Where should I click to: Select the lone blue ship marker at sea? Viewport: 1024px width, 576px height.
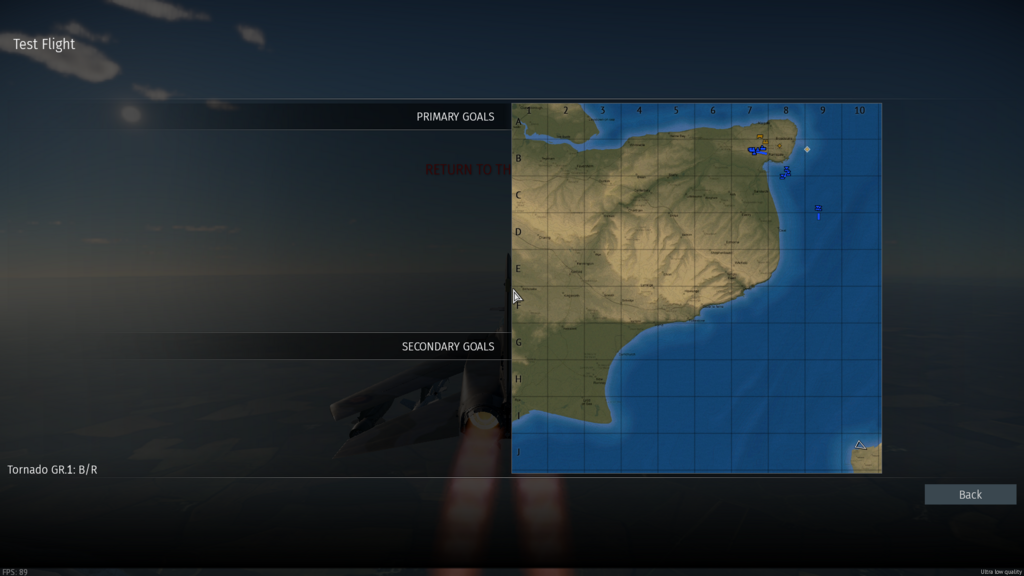(x=818, y=210)
